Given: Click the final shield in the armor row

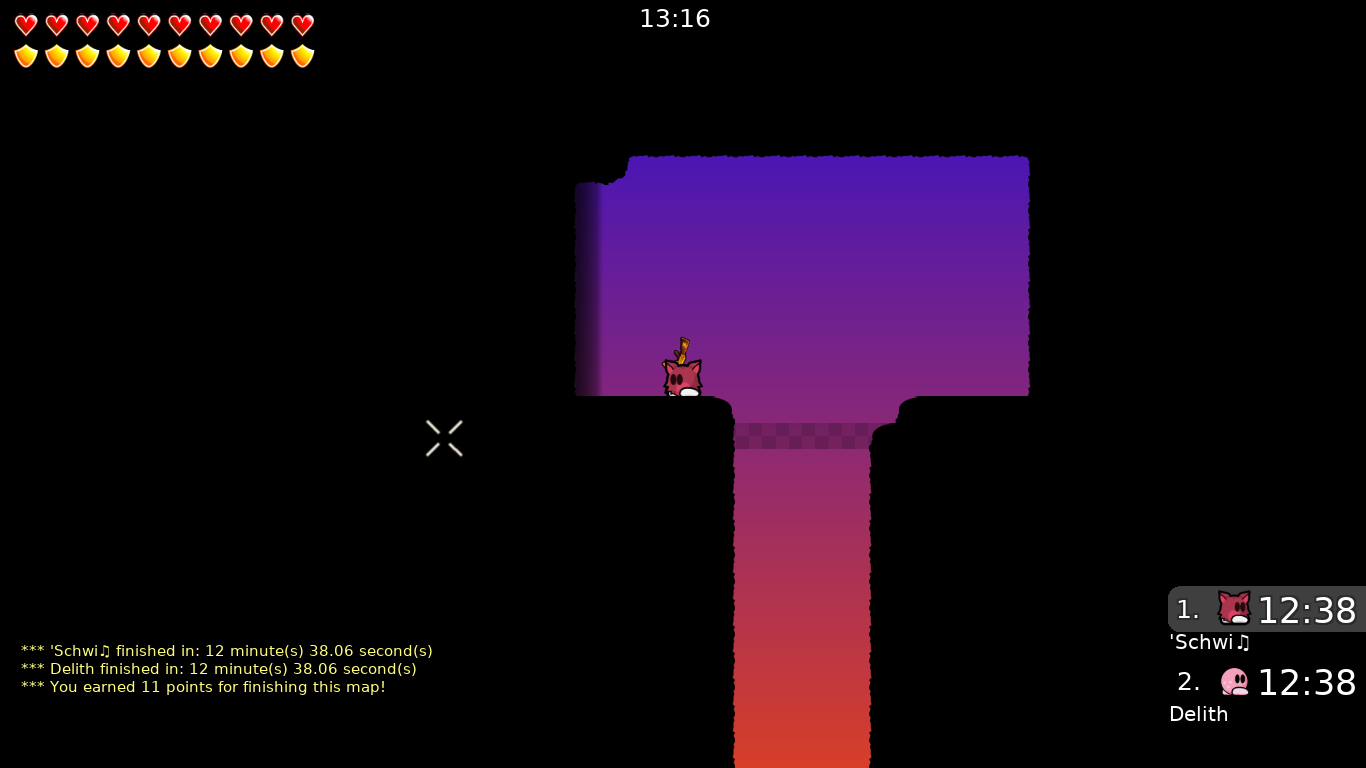Looking at the screenshot, I should 302,55.
